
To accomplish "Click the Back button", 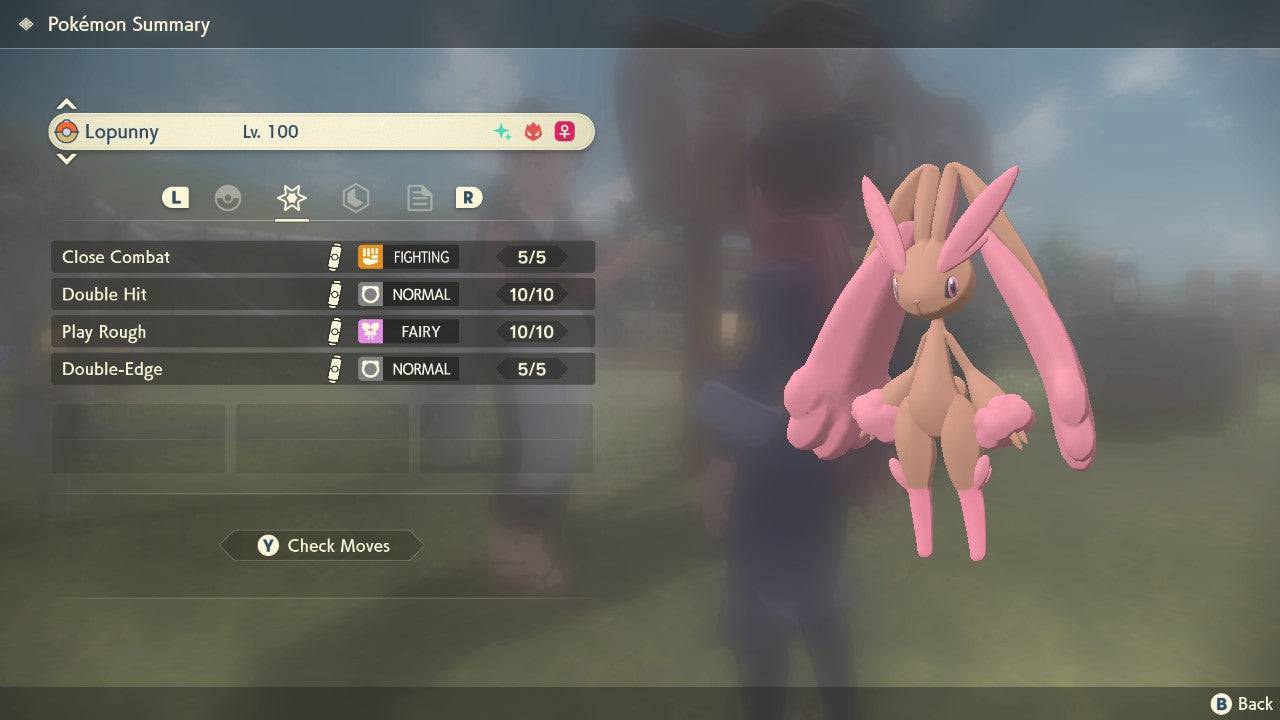I will point(1237,703).
